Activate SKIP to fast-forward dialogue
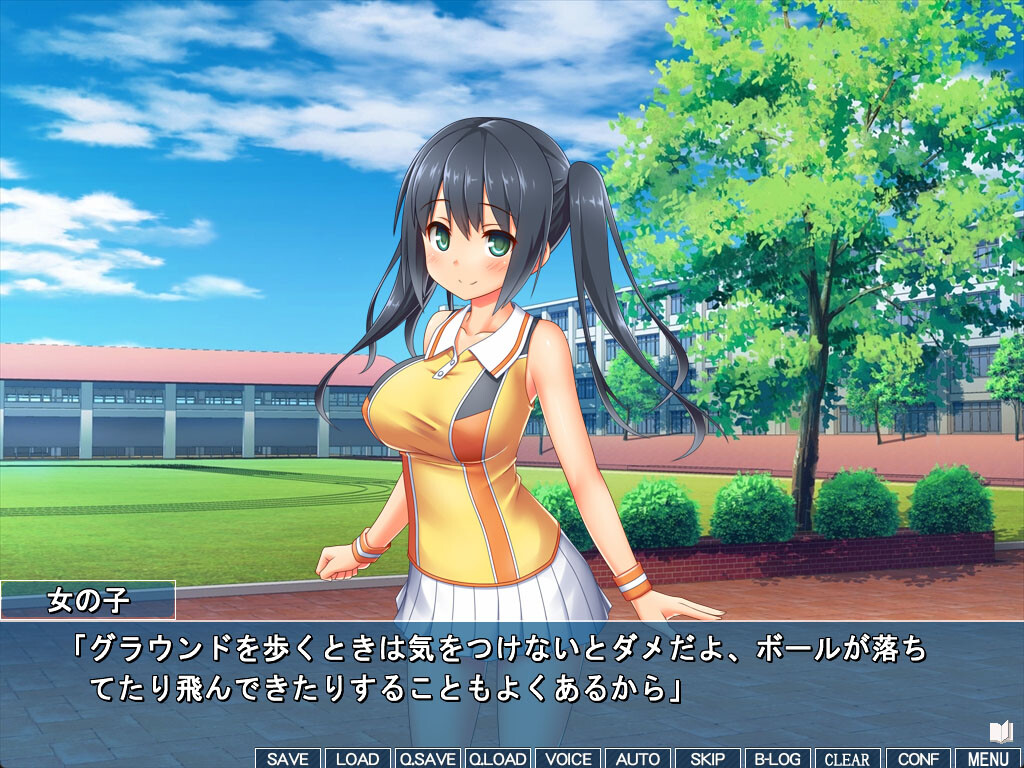The image size is (1024, 768). coord(707,759)
